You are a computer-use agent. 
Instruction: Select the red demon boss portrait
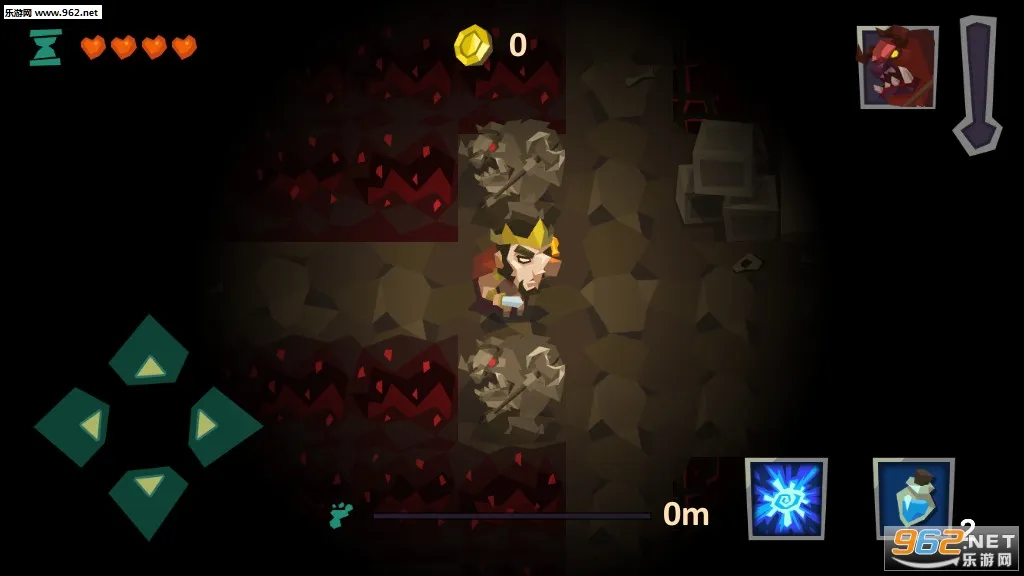(x=896, y=66)
